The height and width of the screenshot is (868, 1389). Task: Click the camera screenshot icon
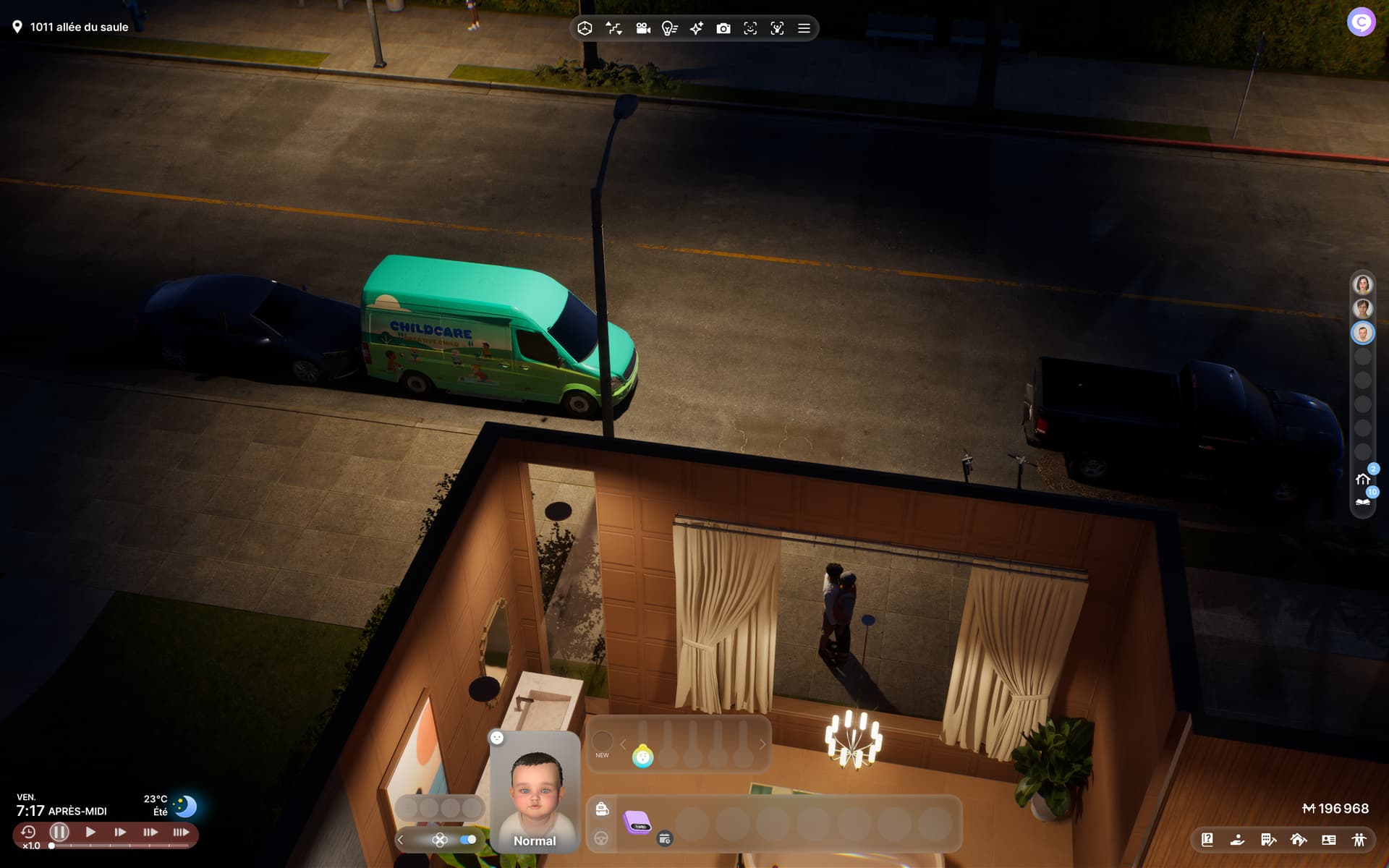(723, 28)
